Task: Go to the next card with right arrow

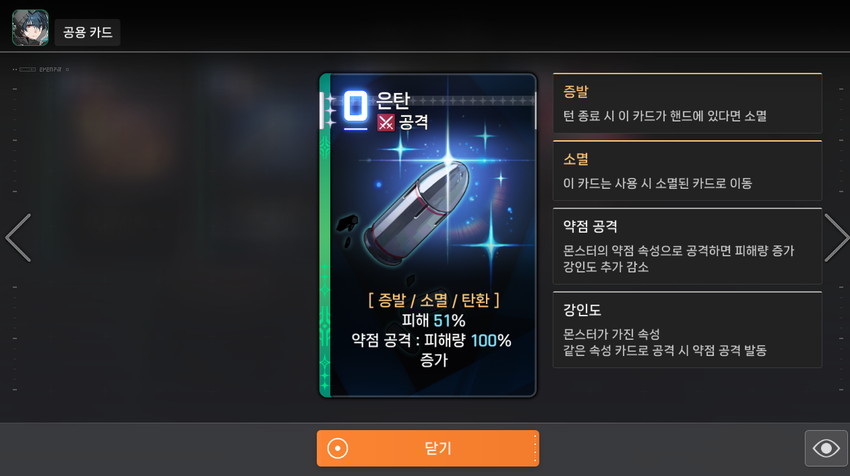Action: click(x=835, y=237)
